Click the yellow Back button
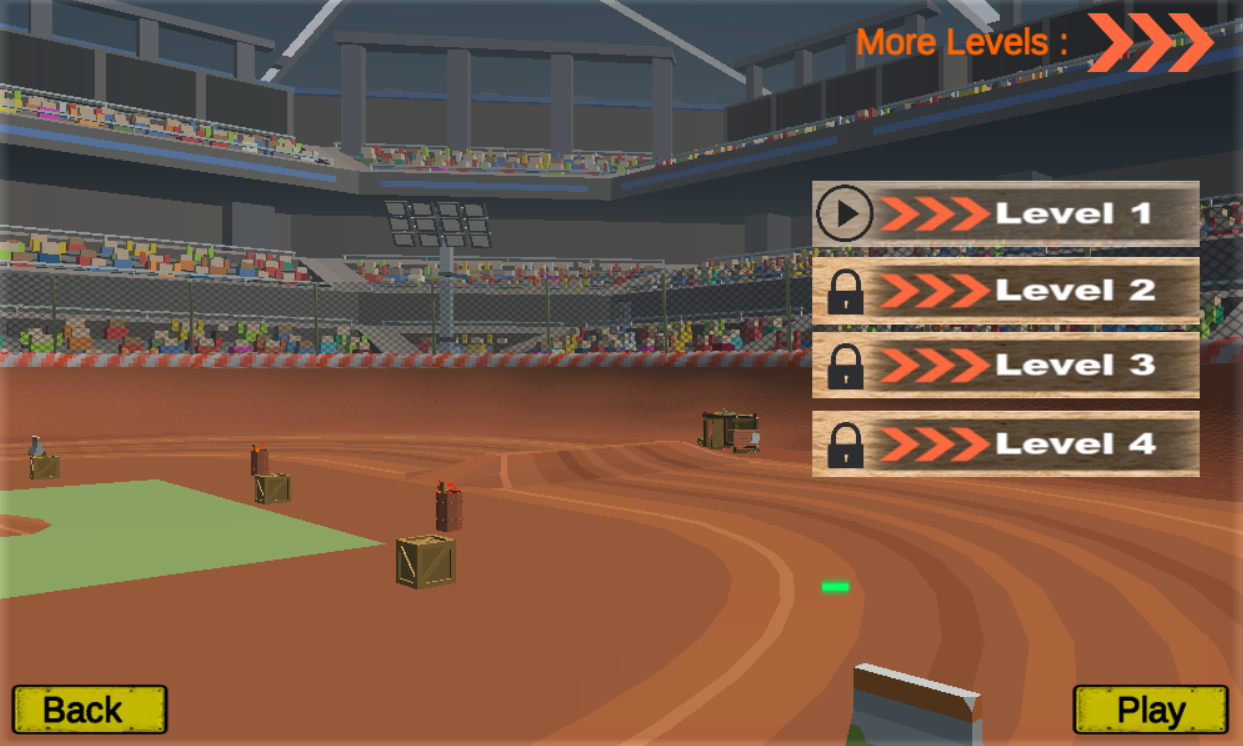The height and width of the screenshot is (746, 1243). pos(89,710)
